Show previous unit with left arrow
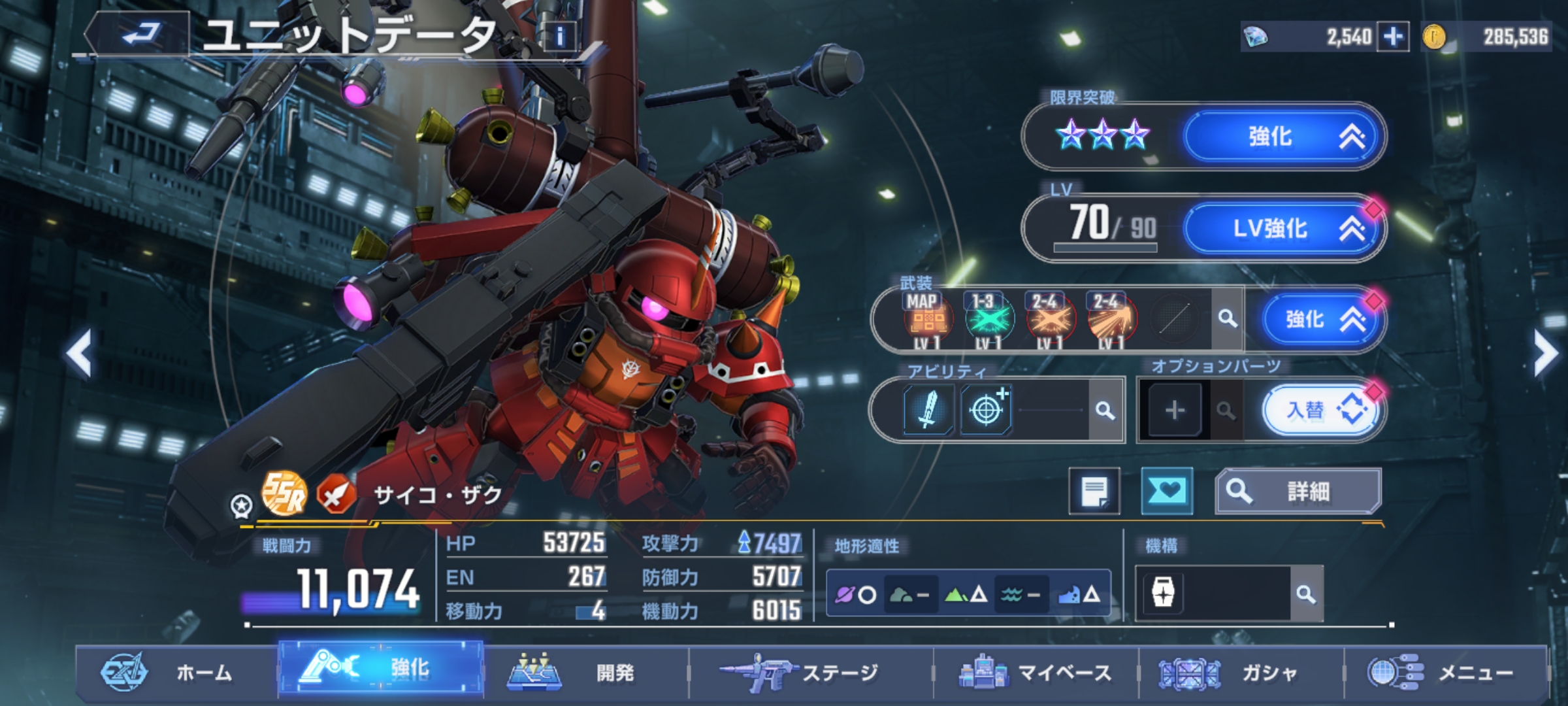Screen dimensions: 1568x706 [x=79, y=354]
